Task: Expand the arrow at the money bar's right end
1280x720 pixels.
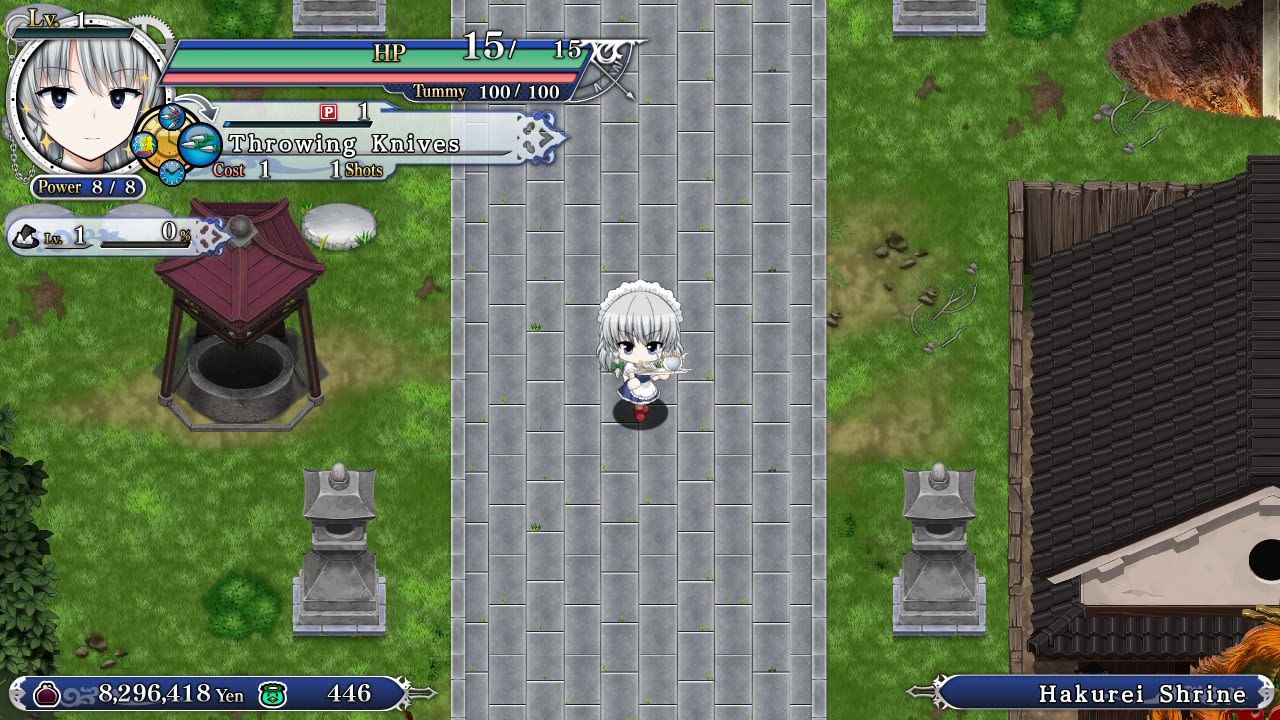Action: pos(420,693)
